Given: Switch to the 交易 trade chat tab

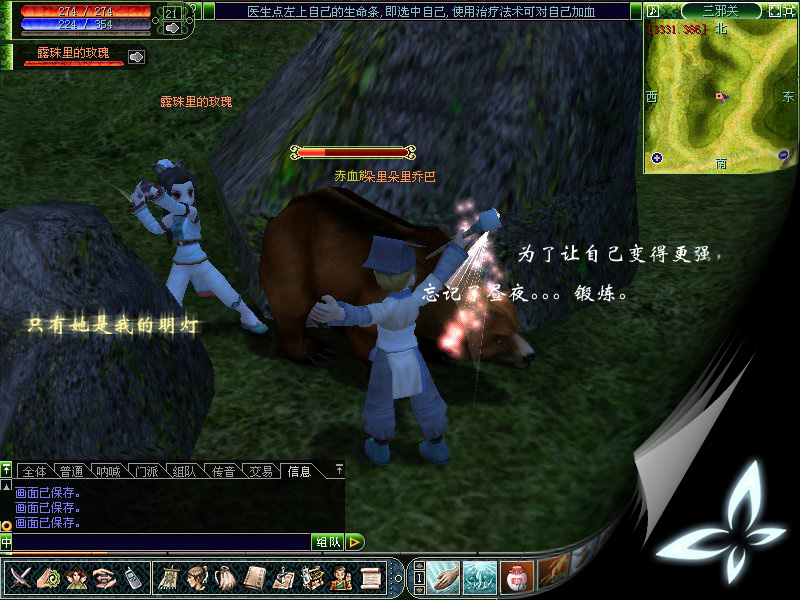Looking at the screenshot, I should 260,471.
